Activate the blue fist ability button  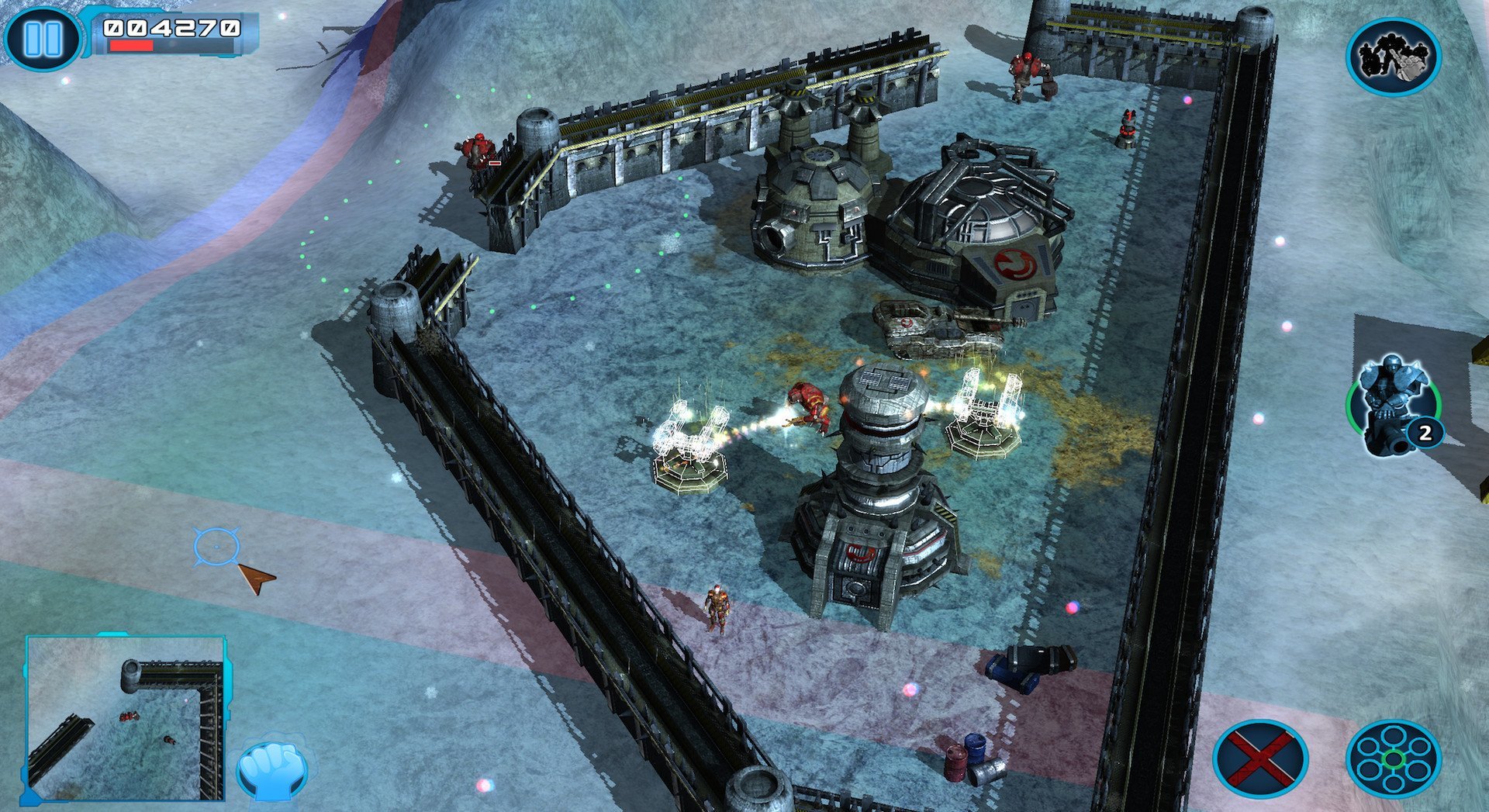[271, 769]
